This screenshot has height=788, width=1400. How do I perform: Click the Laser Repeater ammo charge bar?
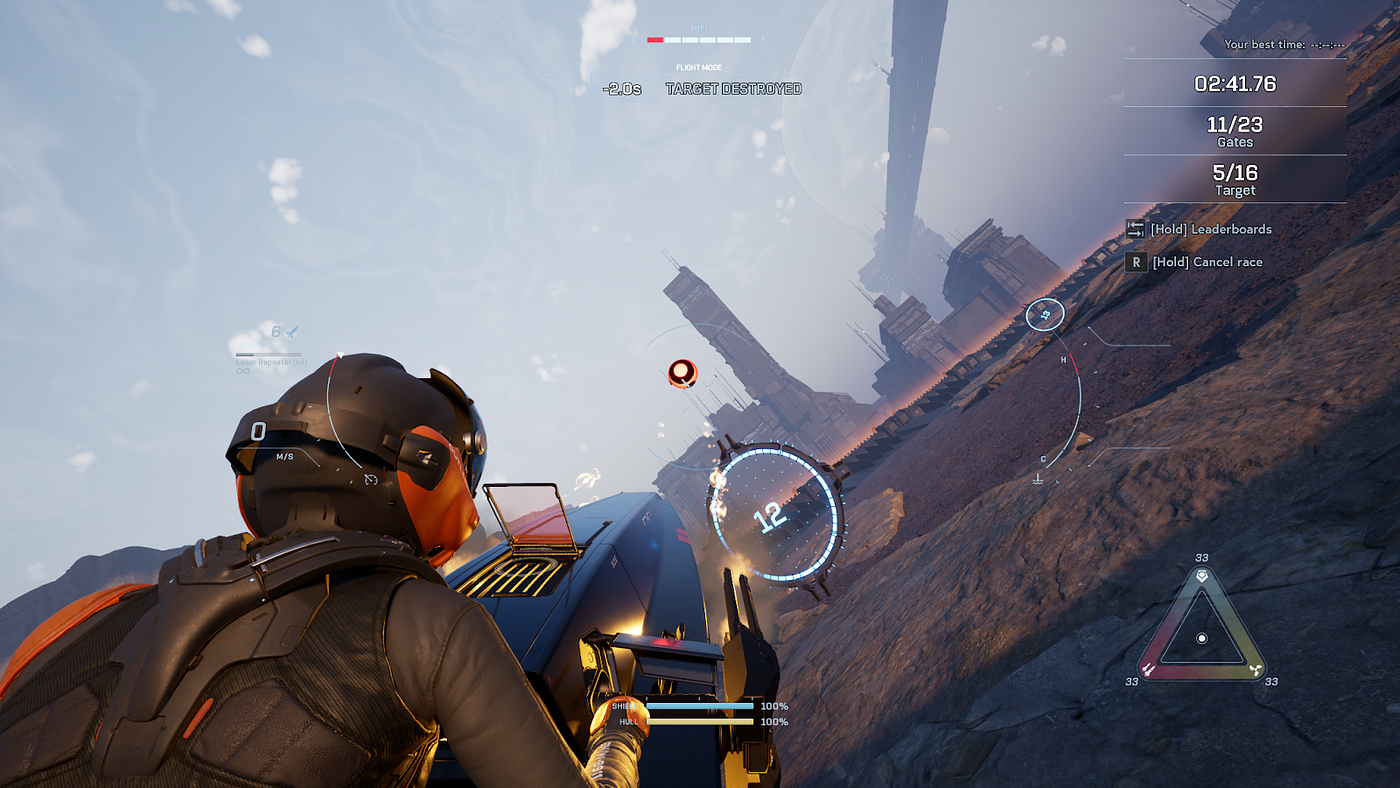[x=268, y=354]
